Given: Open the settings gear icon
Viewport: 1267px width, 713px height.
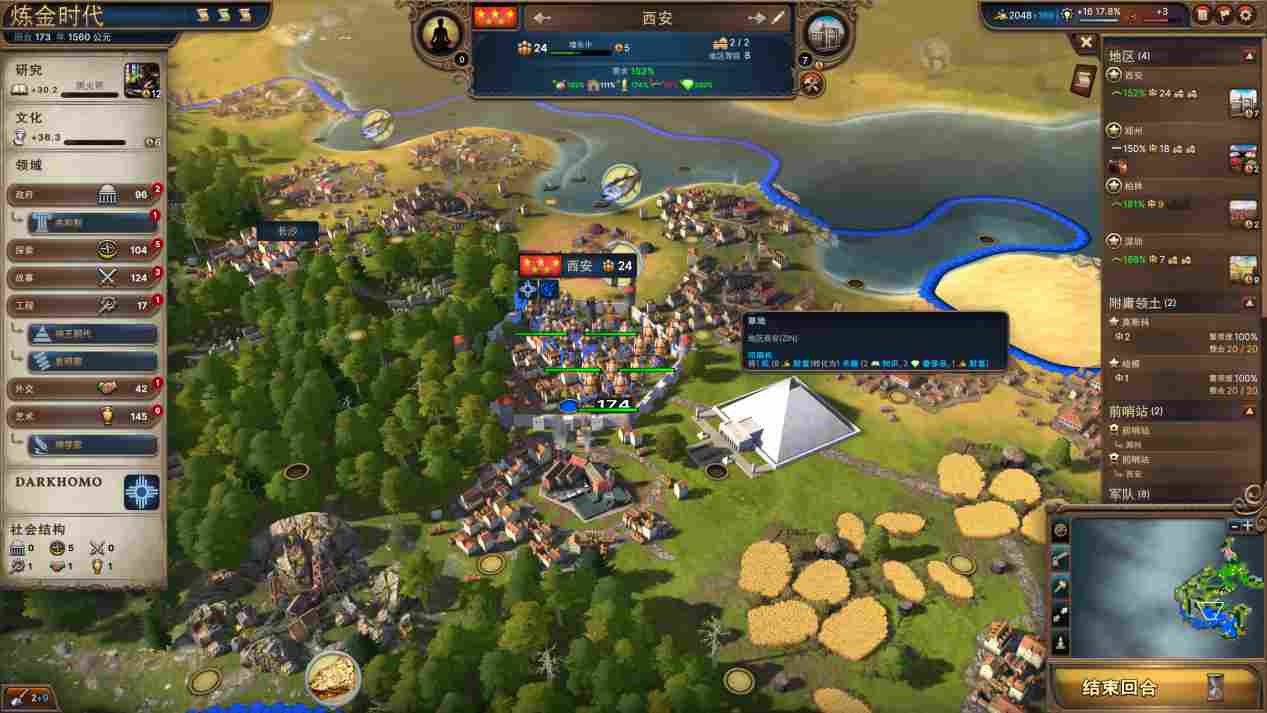Looking at the screenshot, I should (x=1246, y=14).
